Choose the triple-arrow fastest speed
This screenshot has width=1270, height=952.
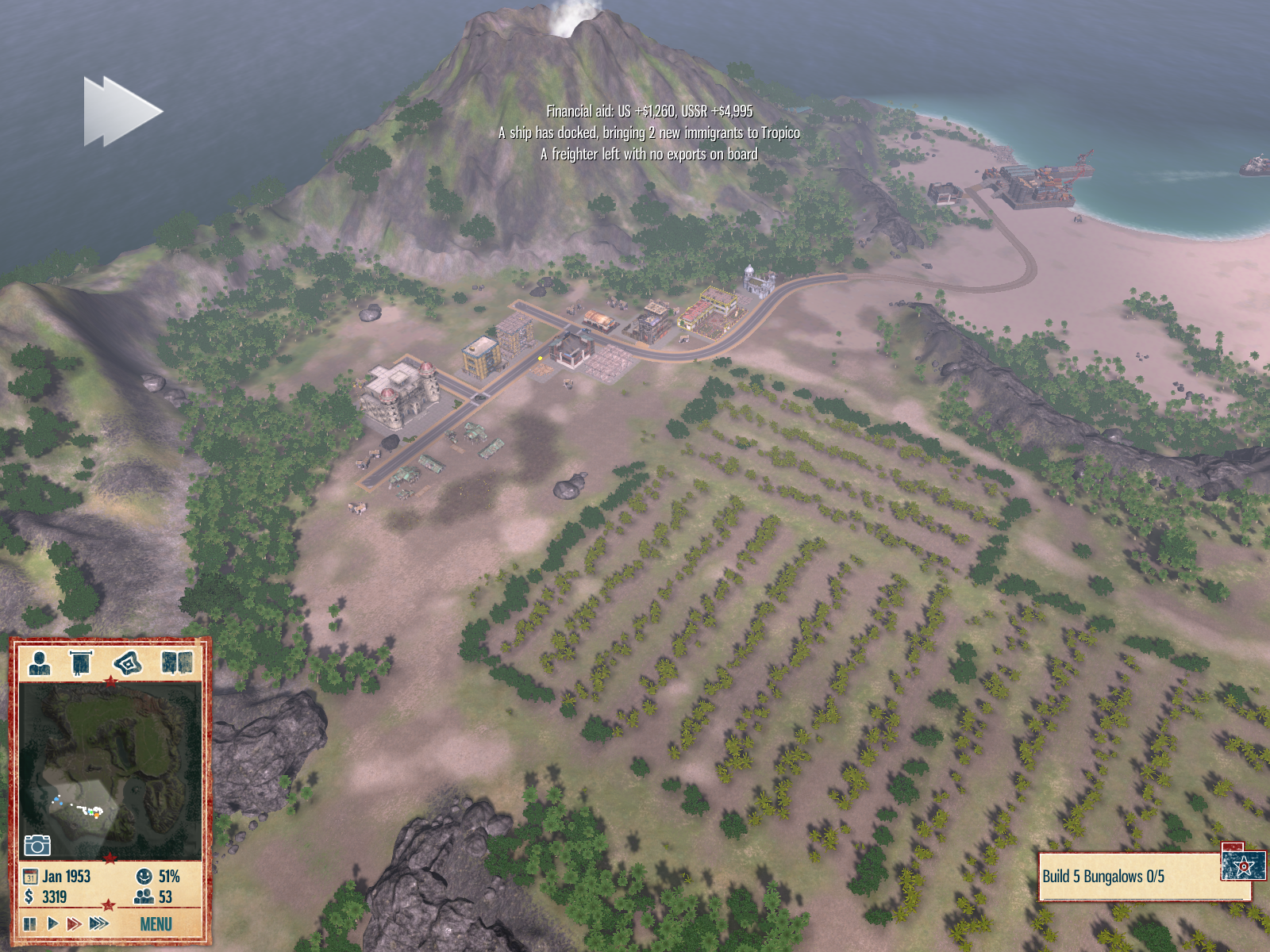99,923
